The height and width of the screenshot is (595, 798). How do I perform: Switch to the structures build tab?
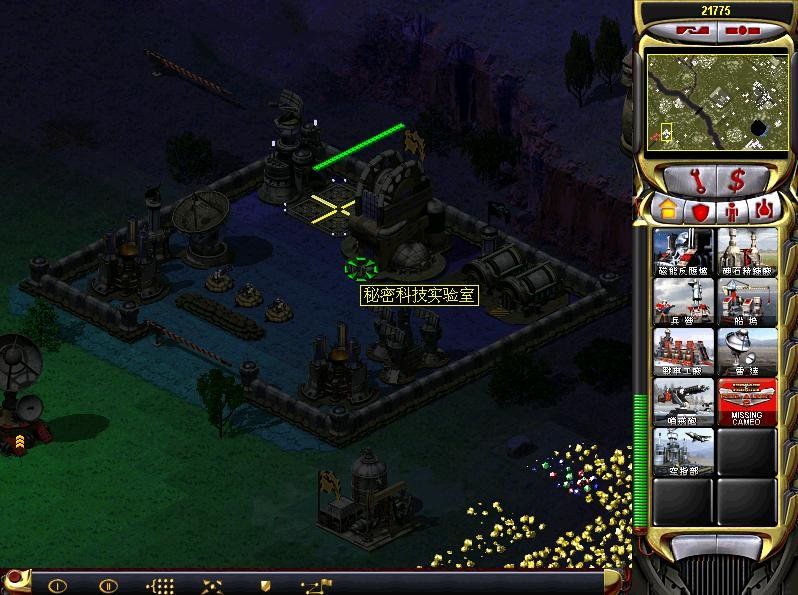[x=665, y=210]
